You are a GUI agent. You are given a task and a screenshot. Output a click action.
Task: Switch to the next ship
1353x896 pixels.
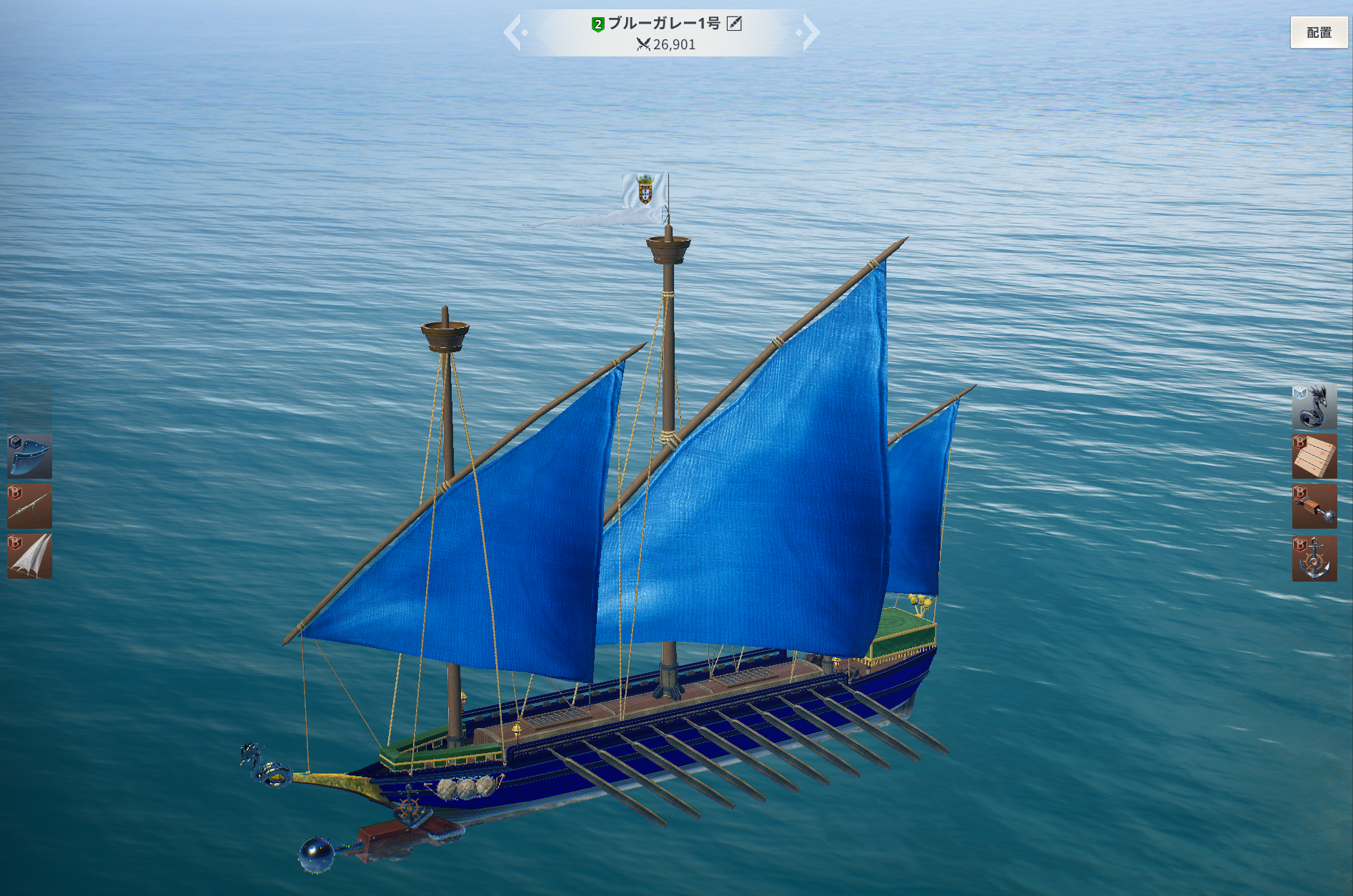[811, 33]
